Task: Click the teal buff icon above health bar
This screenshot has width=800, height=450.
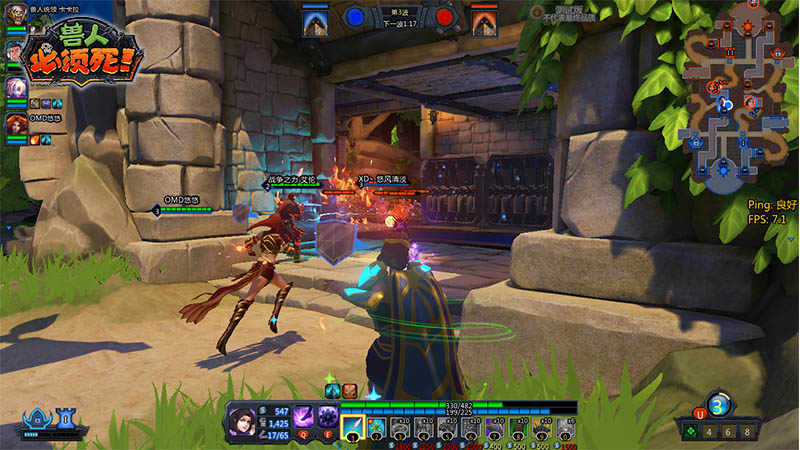Action: pos(332,390)
